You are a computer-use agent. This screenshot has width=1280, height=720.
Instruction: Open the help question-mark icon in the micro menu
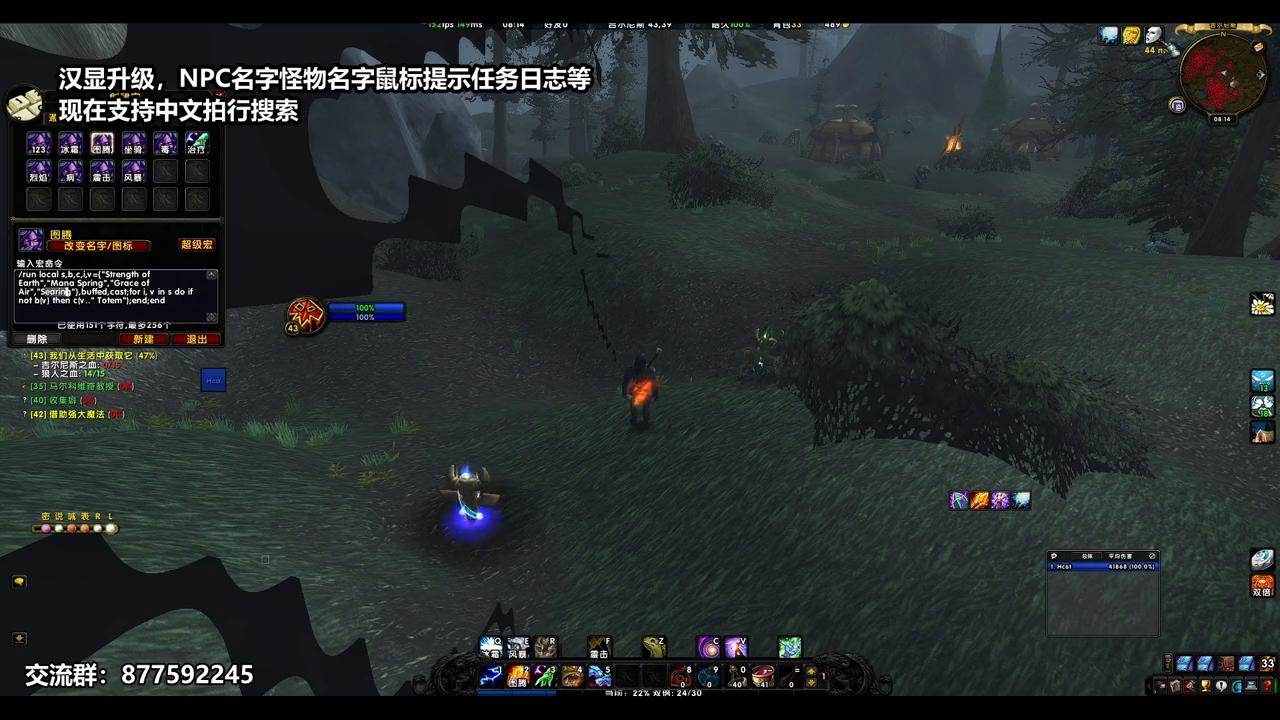[x=1266, y=685]
